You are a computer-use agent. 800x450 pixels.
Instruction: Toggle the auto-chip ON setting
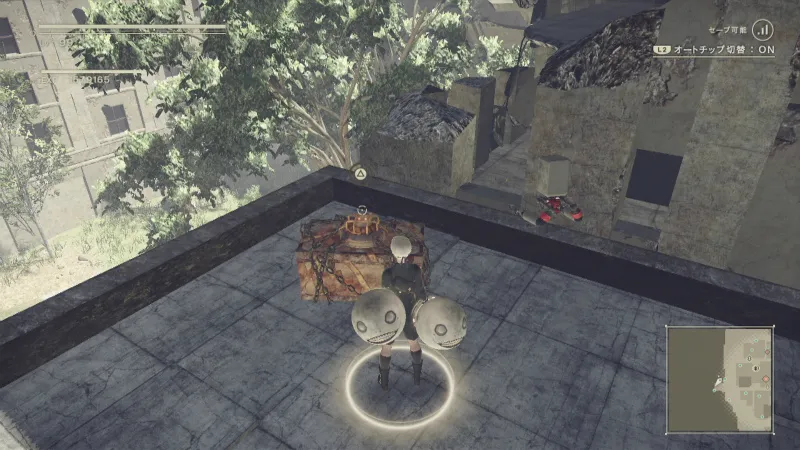tap(714, 49)
